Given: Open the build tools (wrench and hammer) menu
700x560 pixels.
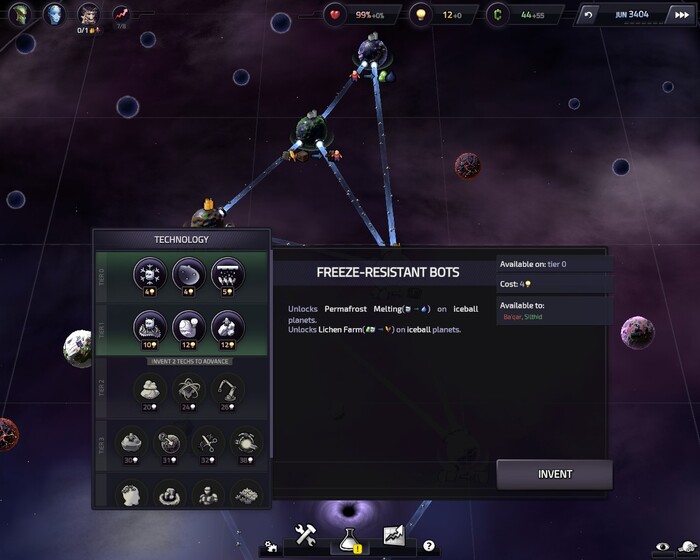Looking at the screenshot, I should (x=305, y=535).
